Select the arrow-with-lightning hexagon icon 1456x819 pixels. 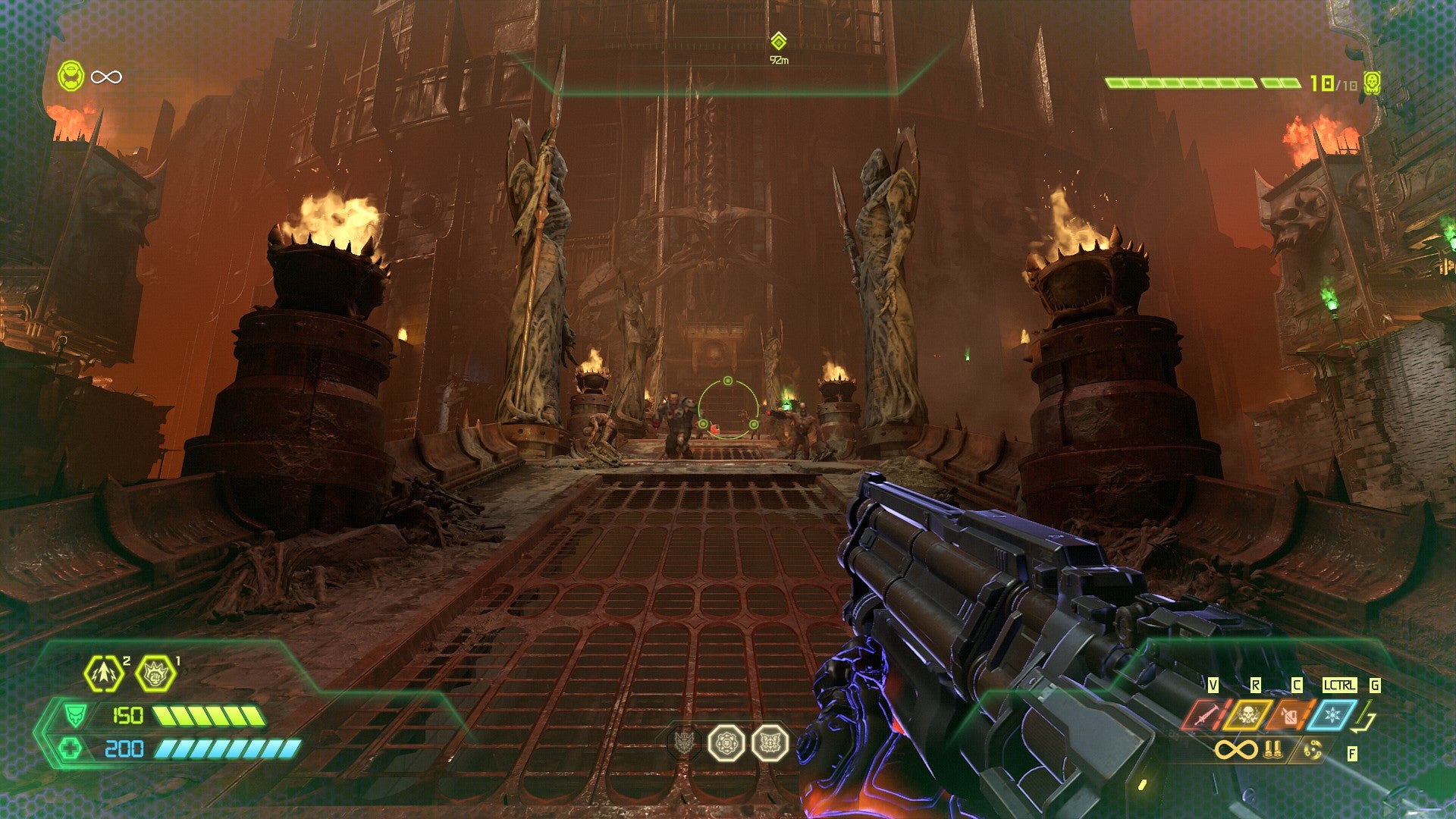tap(104, 673)
